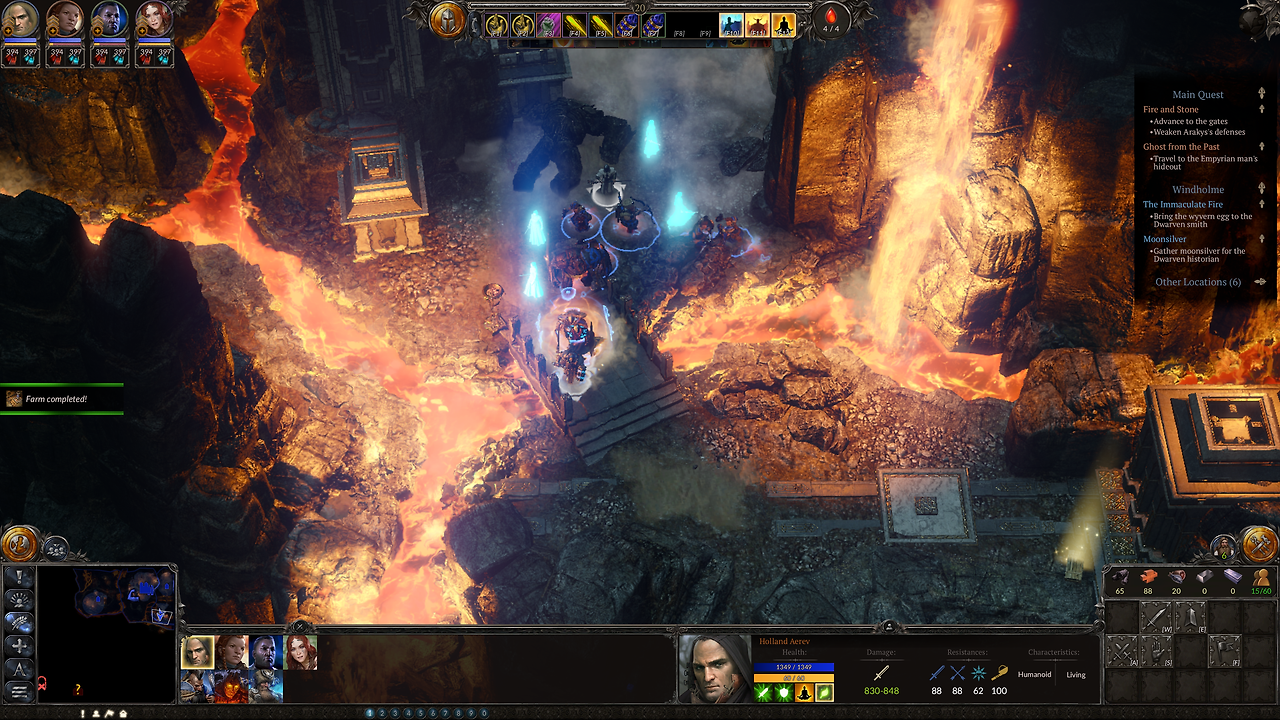Open the build menu hammer button
Screen dimensions: 1280x720
[1258, 545]
